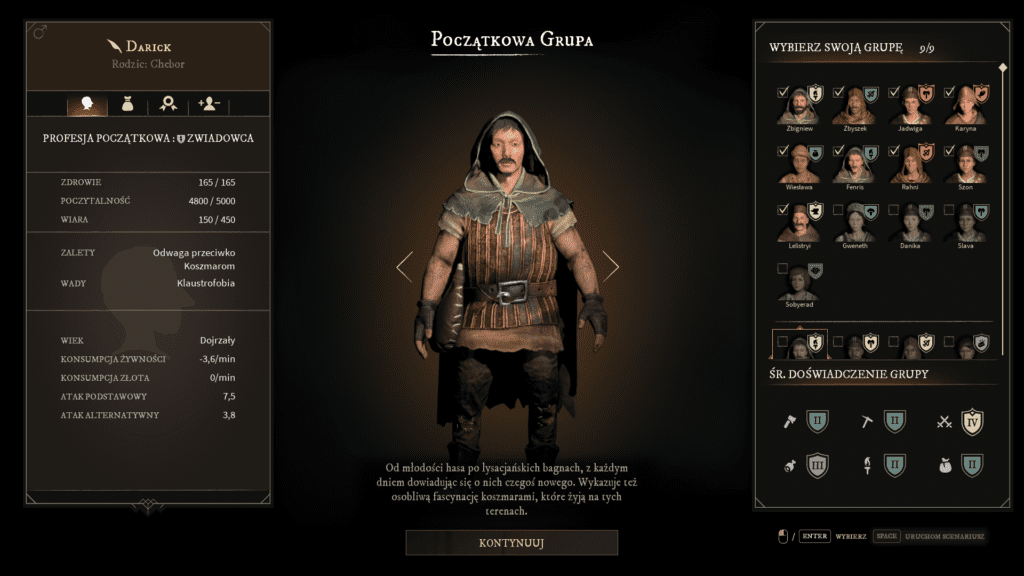Open the ribbon medal tab
Image resolution: width=1024 pixels, height=576 pixels.
[x=169, y=103]
